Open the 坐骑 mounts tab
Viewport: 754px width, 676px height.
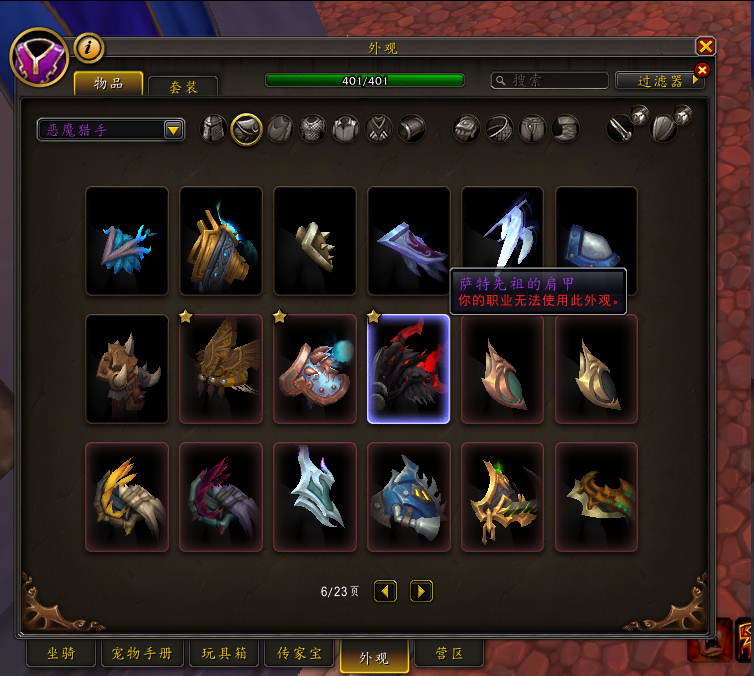click(x=60, y=654)
